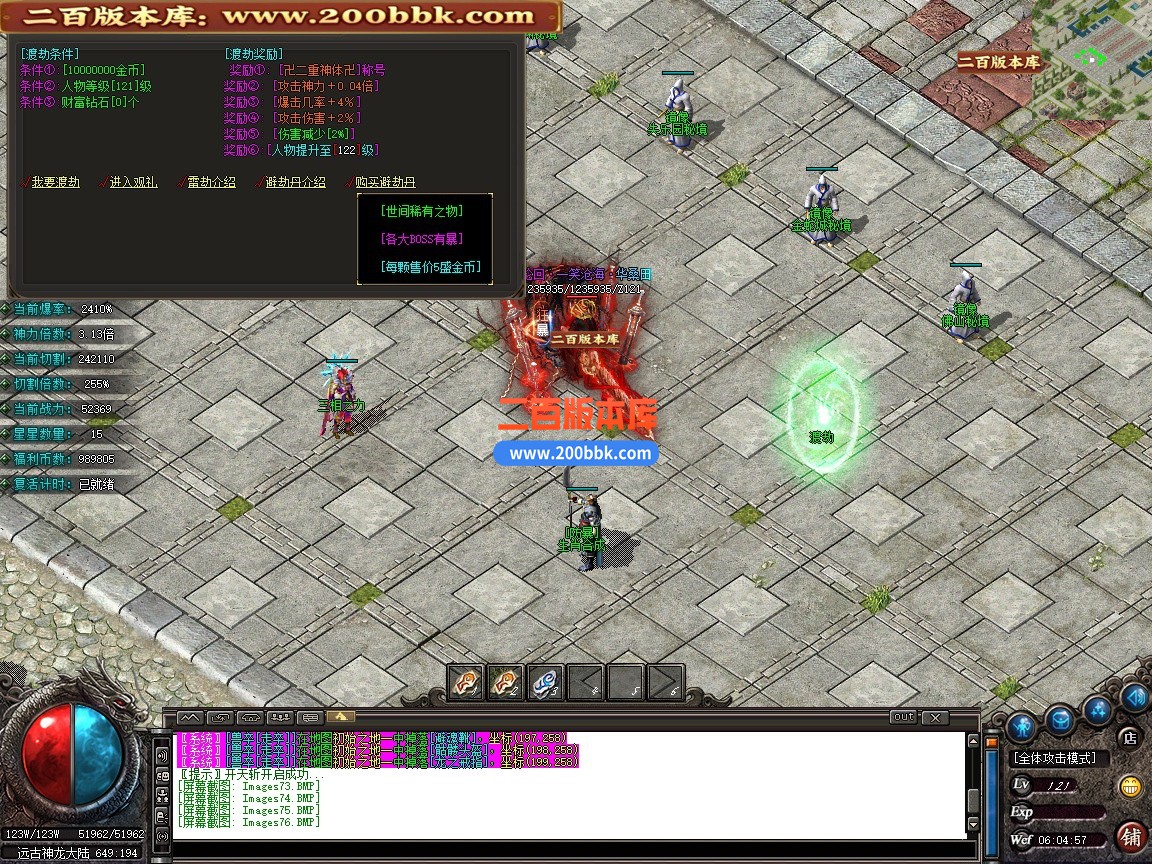Open the 避劫丹介绍 link
The width and height of the screenshot is (1152, 864).
coord(294,182)
